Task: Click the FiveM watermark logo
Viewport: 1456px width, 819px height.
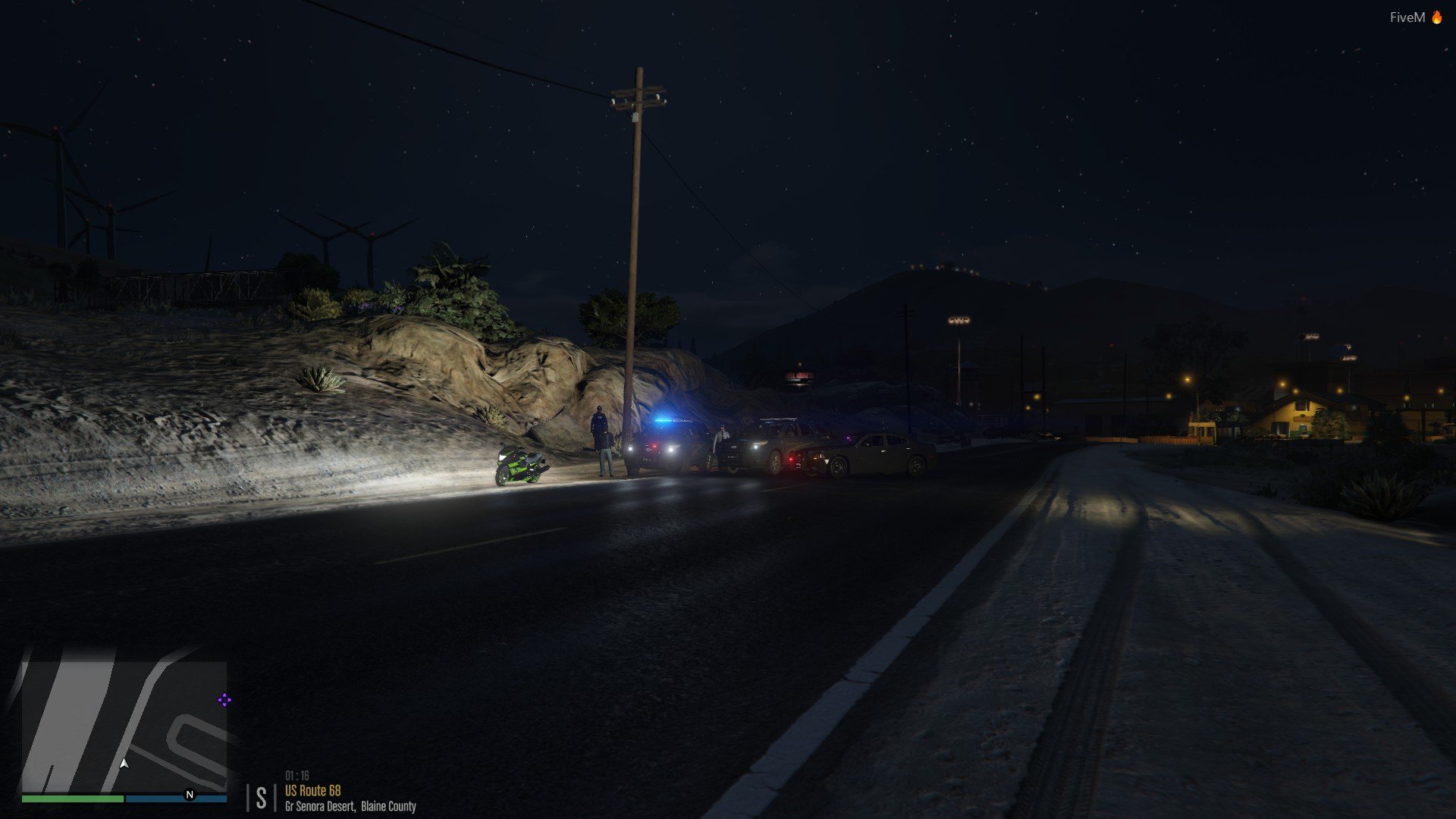Action: (x=1415, y=17)
